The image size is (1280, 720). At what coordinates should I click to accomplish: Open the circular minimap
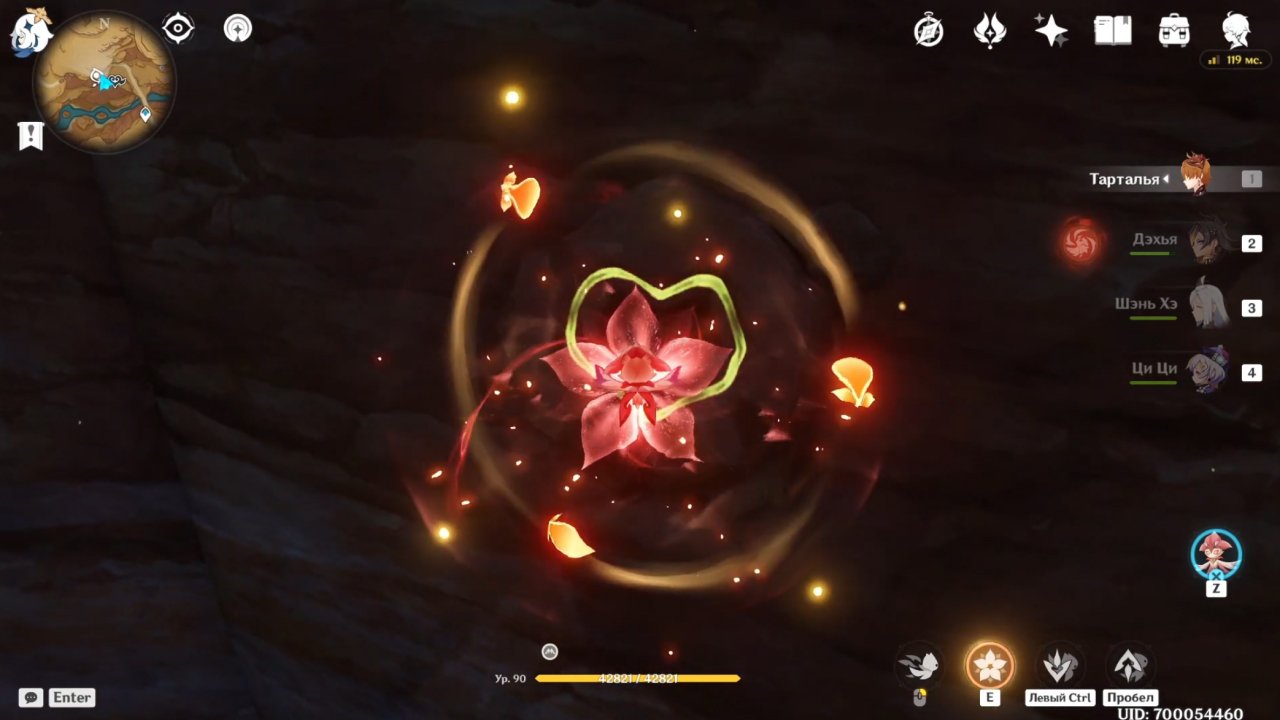[105, 82]
